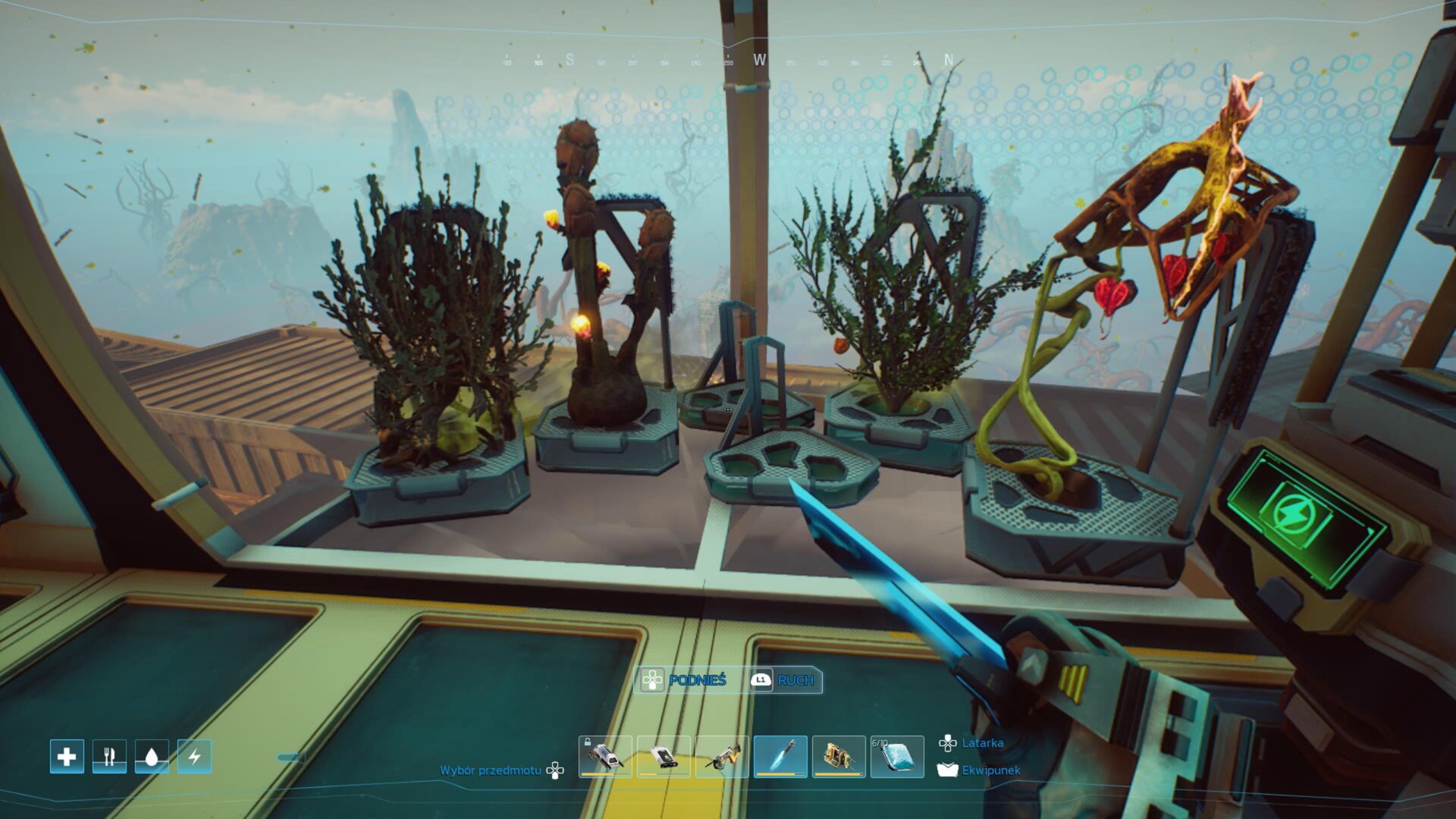Image resolution: width=1456 pixels, height=819 pixels.
Task: Choose the glowing blue knife slot
Action: [780, 756]
